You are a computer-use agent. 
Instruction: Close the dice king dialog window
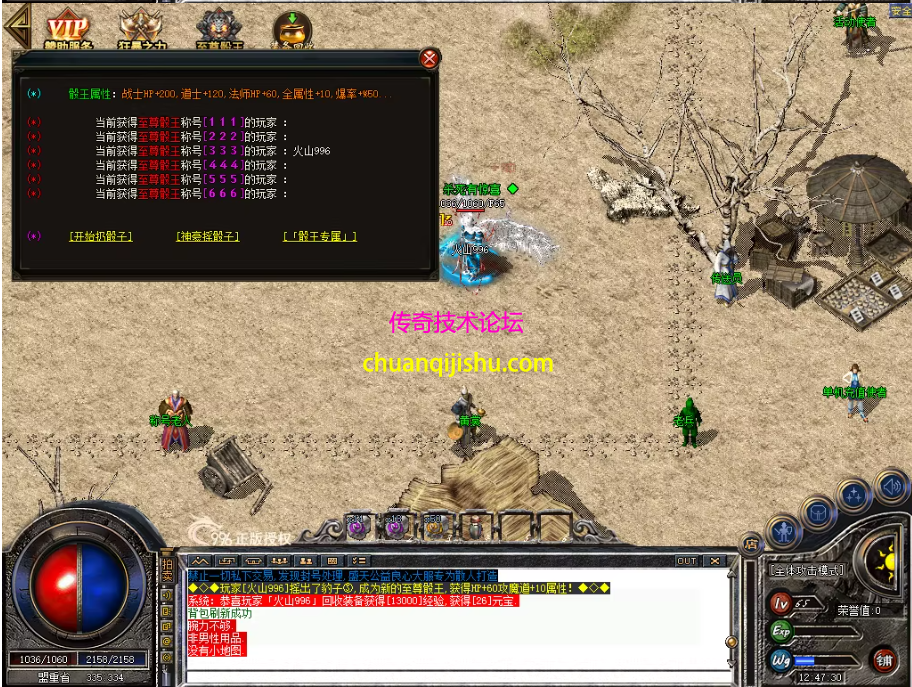click(x=430, y=59)
